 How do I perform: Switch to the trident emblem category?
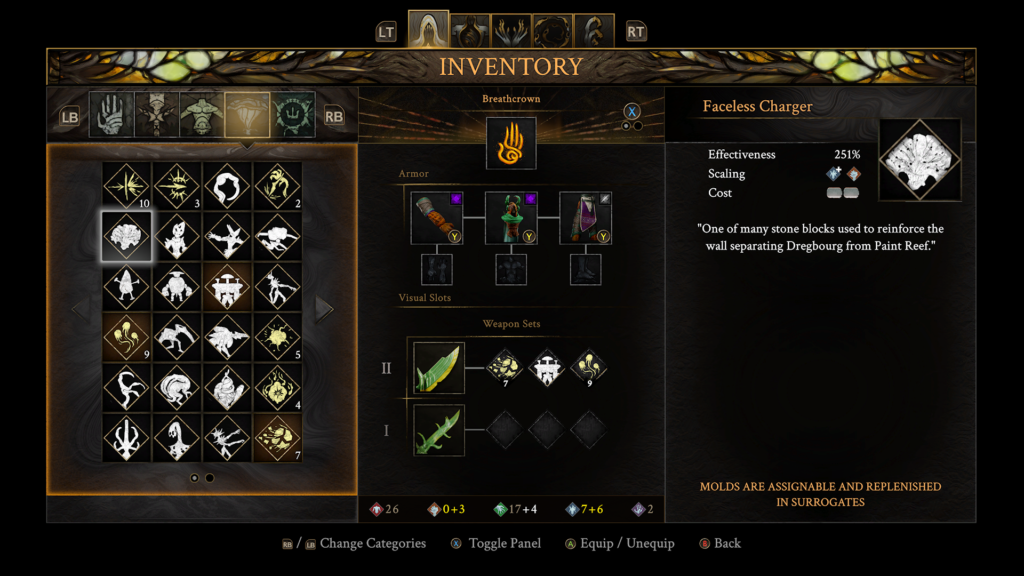click(294, 115)
